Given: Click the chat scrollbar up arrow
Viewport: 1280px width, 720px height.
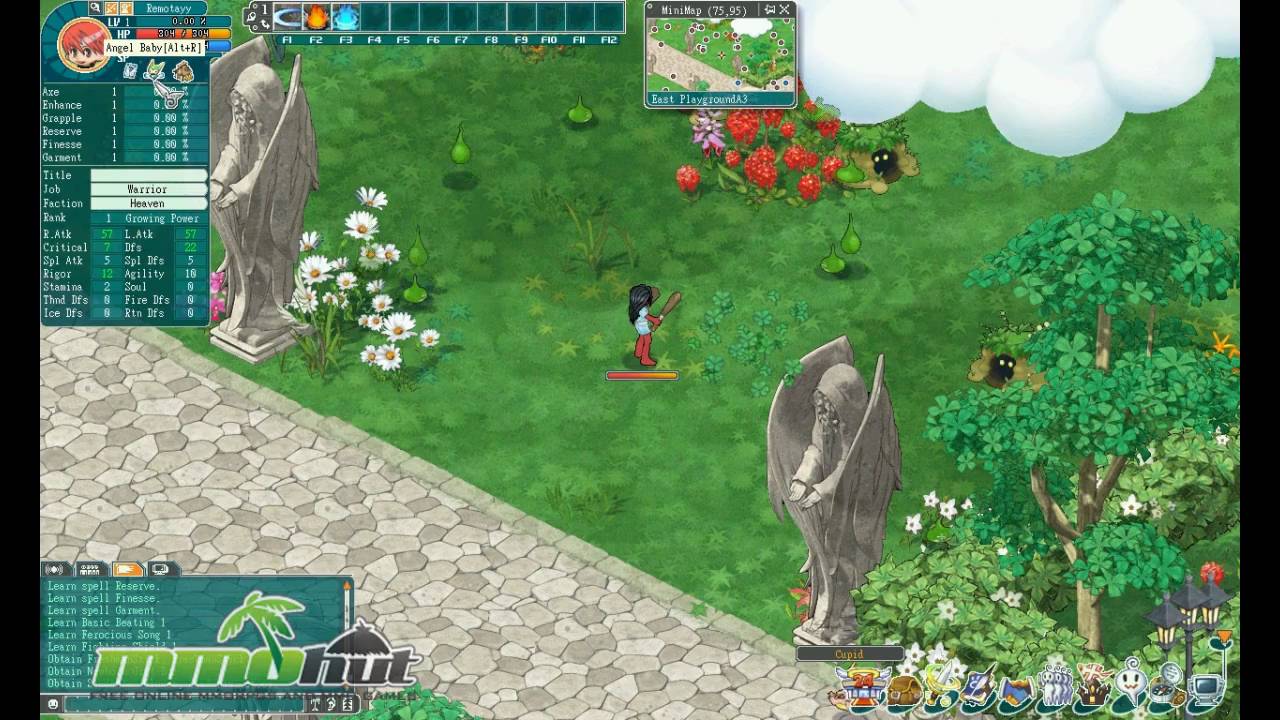Looking at the screenshot, I should pyautogui.click(x=347, y=585).
